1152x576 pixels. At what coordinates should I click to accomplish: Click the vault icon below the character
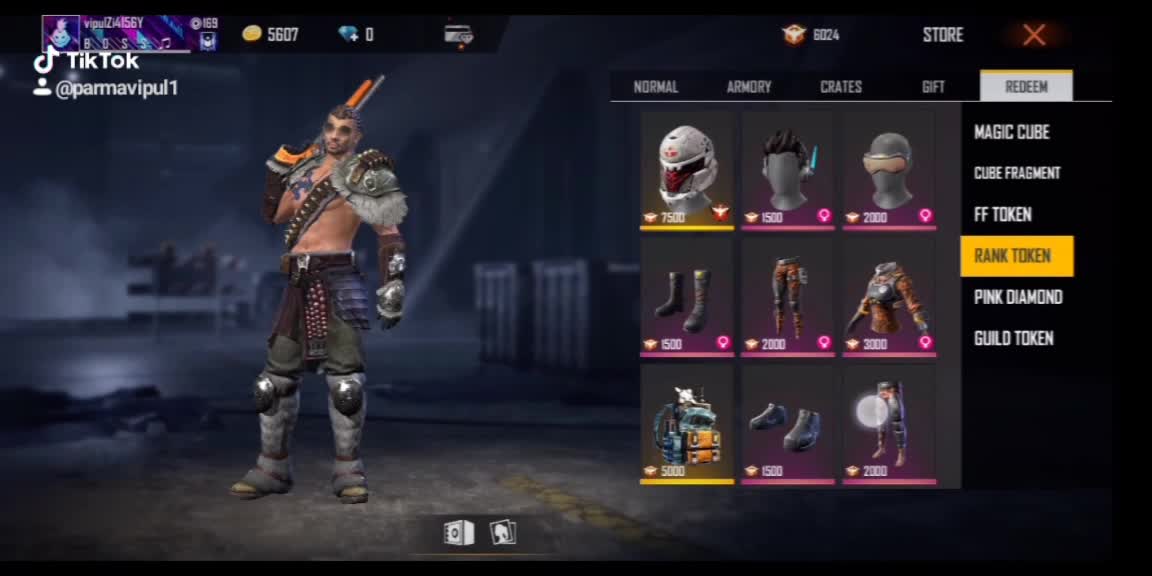(458, 533)
